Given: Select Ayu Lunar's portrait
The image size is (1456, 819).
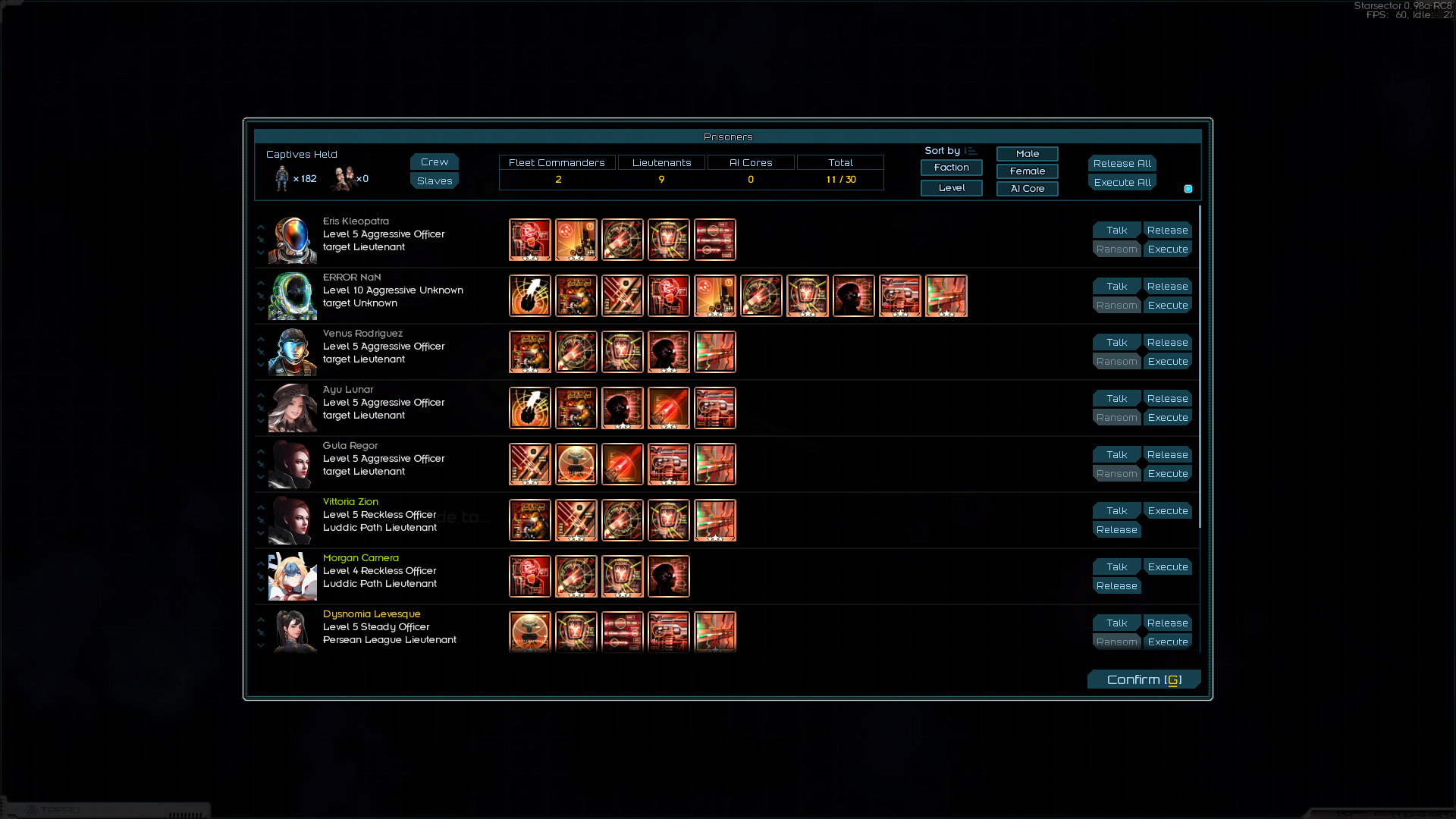Looking at the screenshot, I should click(x=293, y=408).
